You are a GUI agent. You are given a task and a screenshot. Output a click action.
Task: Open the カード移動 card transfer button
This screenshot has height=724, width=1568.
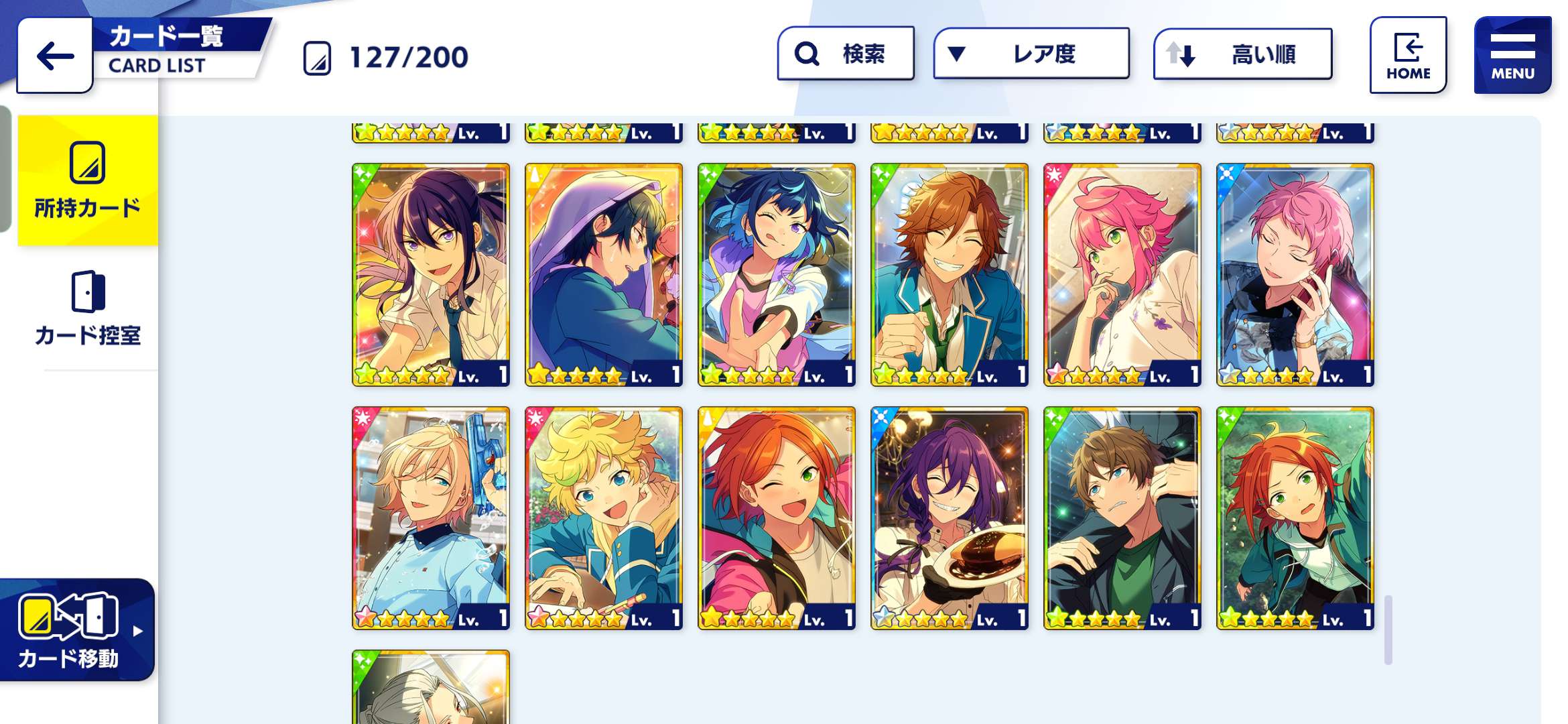click(x=76, y=629)
